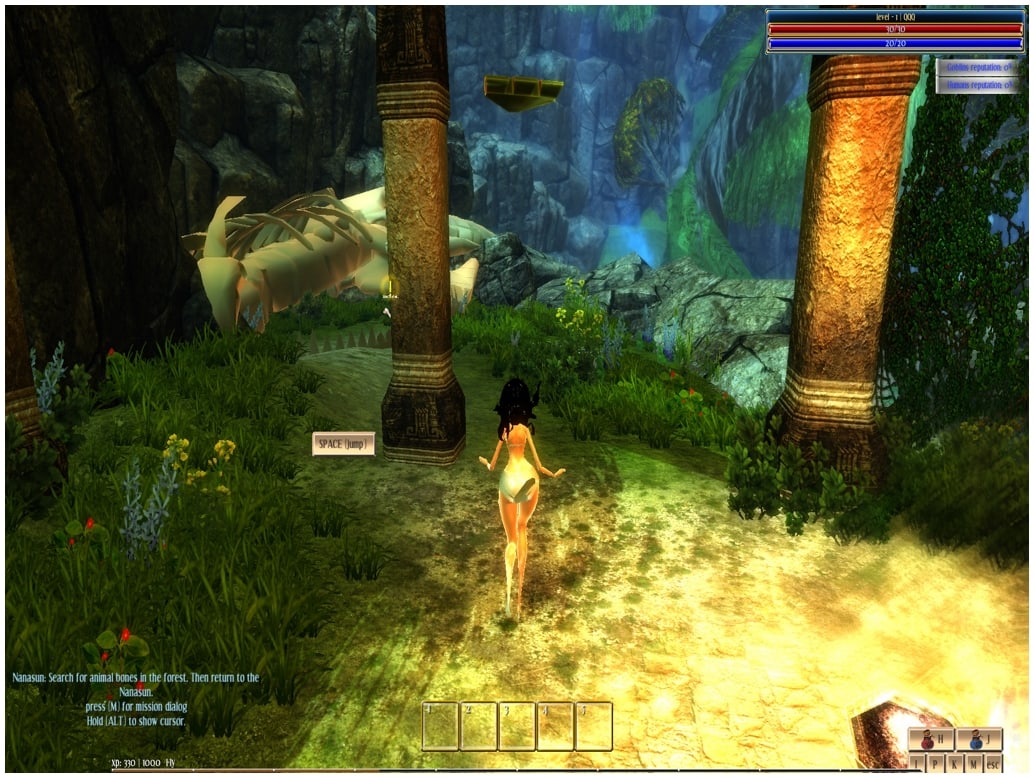Click the P button in bottom bar
Screen dimensions: 1034x778
[936, 763]
